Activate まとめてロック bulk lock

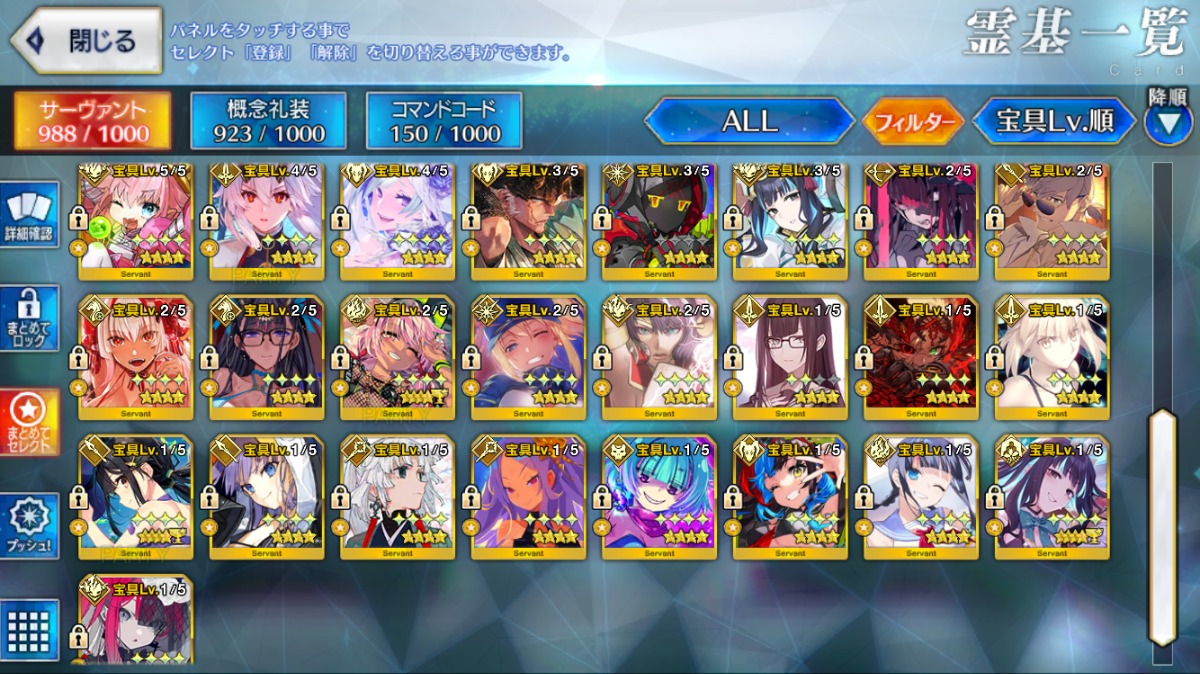coord(30,318)
